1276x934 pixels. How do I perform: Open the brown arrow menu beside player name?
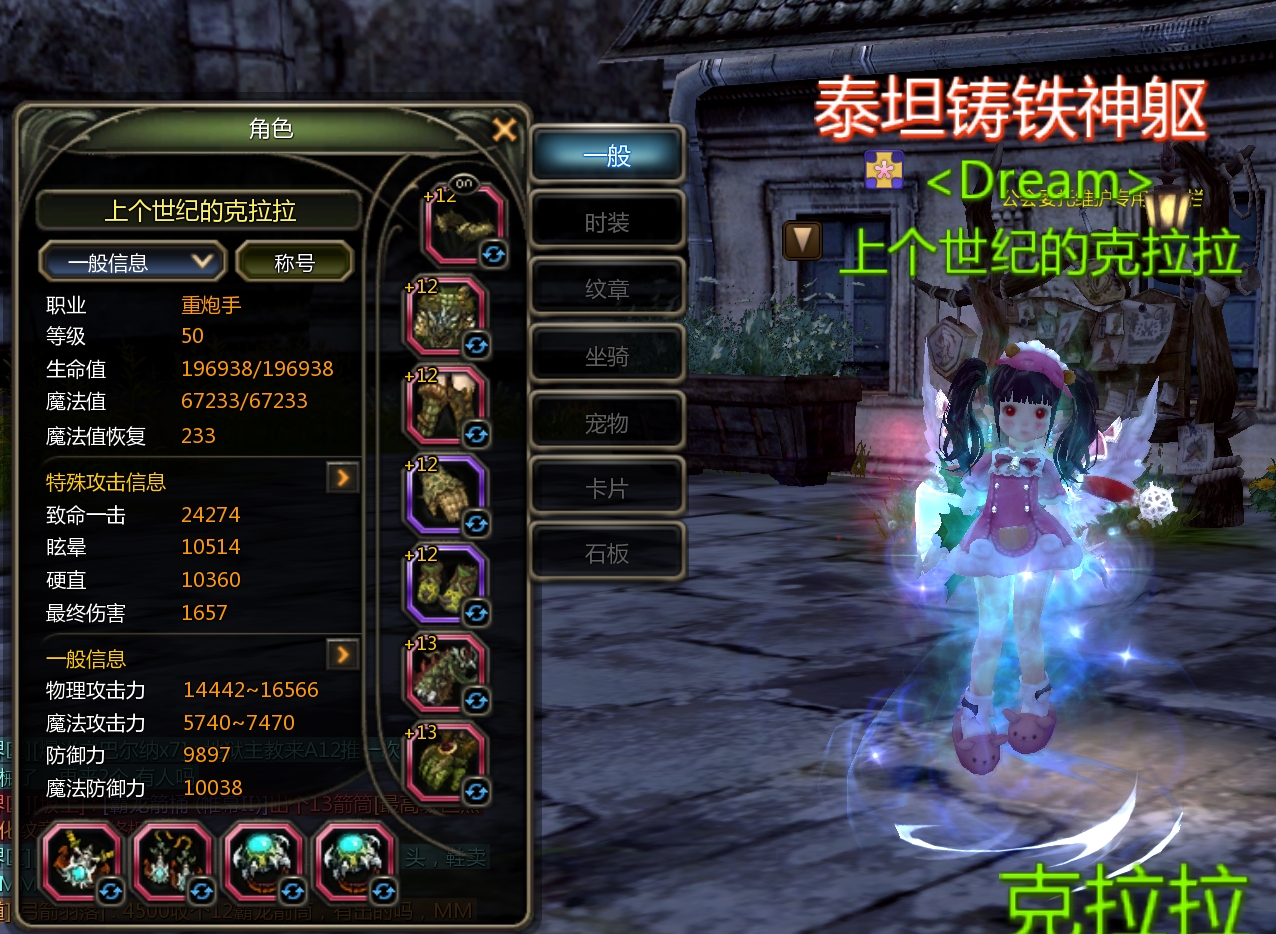pos(802,240)
